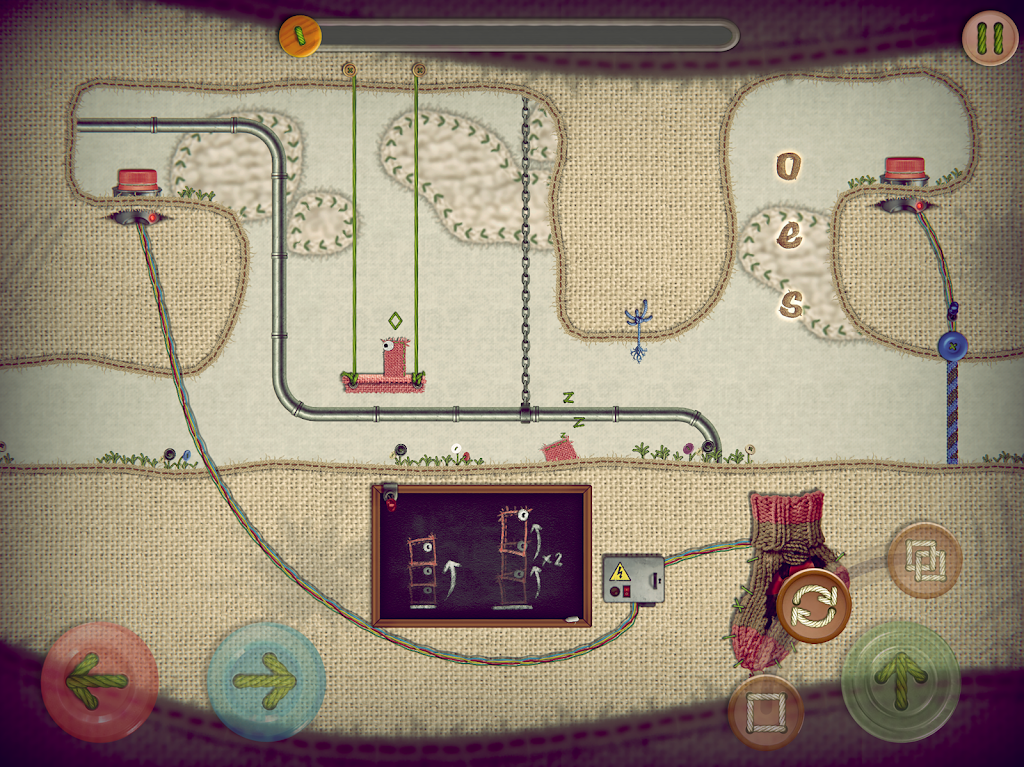The height and width of the screenshot is (767, 1024).
Task: Tap the overlapping squares button
Action: (x=924, y=560)
